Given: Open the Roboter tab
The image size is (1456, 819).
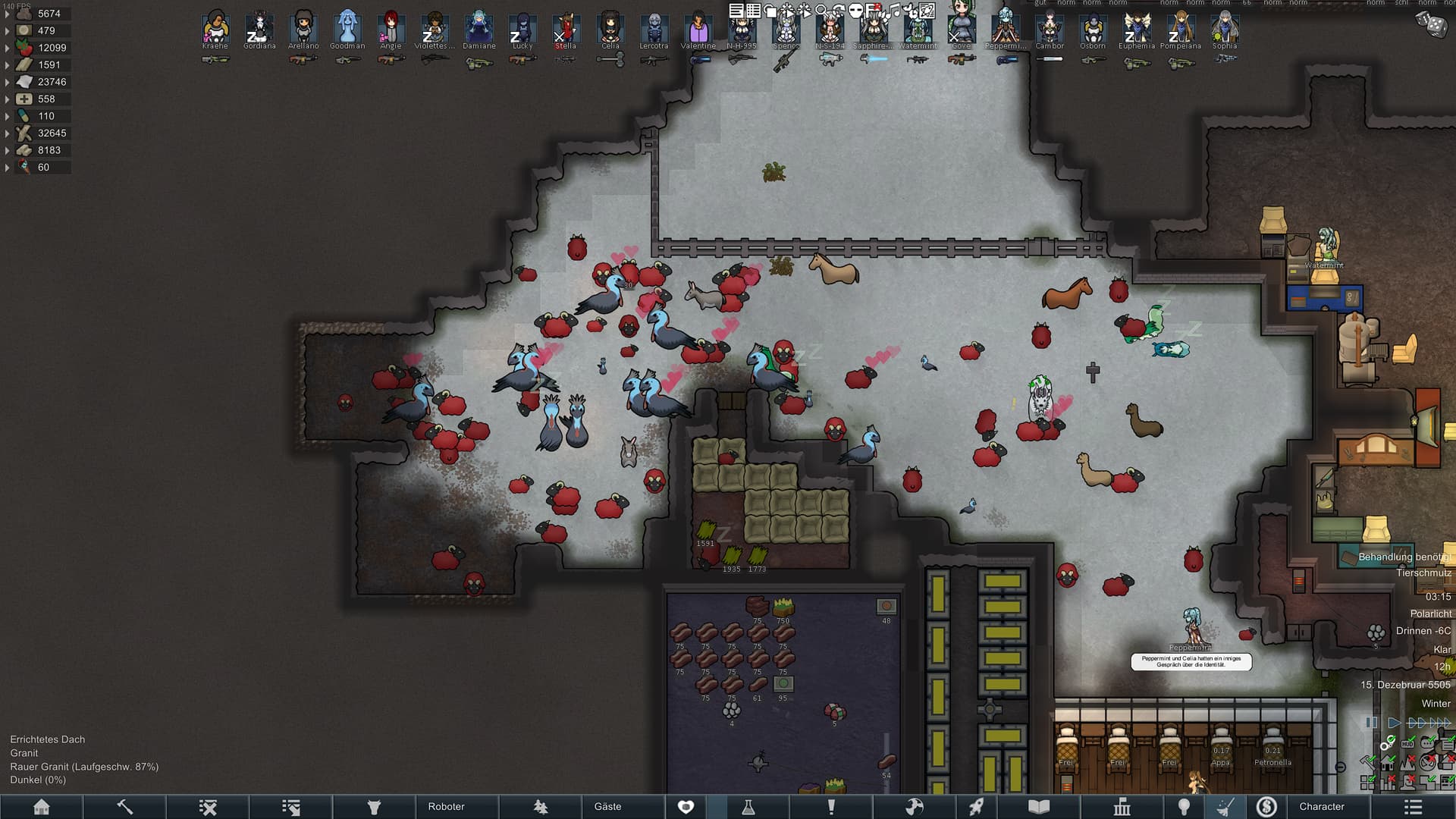Looking at the screenshot, I should [x=446, y=807].
